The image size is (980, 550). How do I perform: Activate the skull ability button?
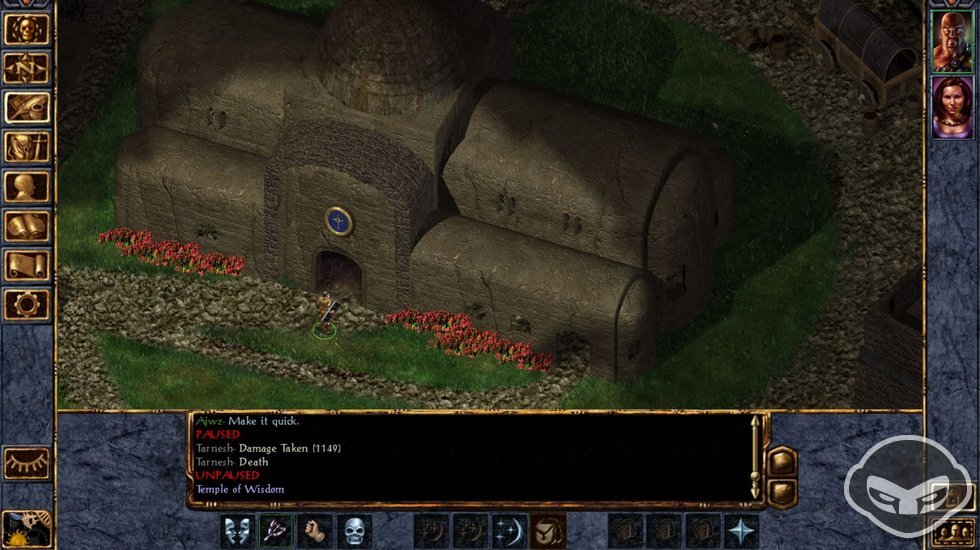click(x=354, y=530)
